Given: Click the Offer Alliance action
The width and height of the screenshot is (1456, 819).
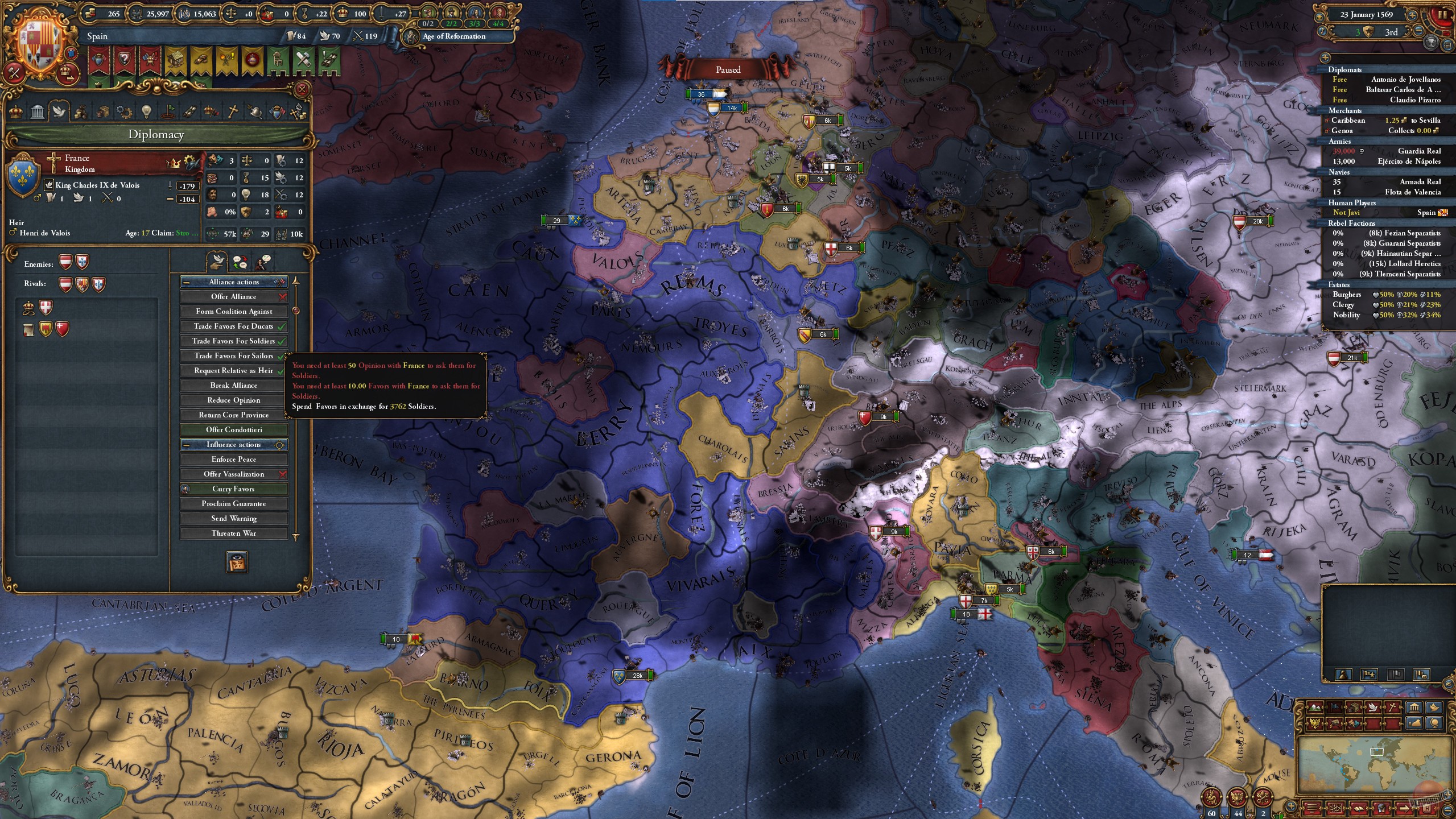Looking at the screenshot, I should pos(233,296).
